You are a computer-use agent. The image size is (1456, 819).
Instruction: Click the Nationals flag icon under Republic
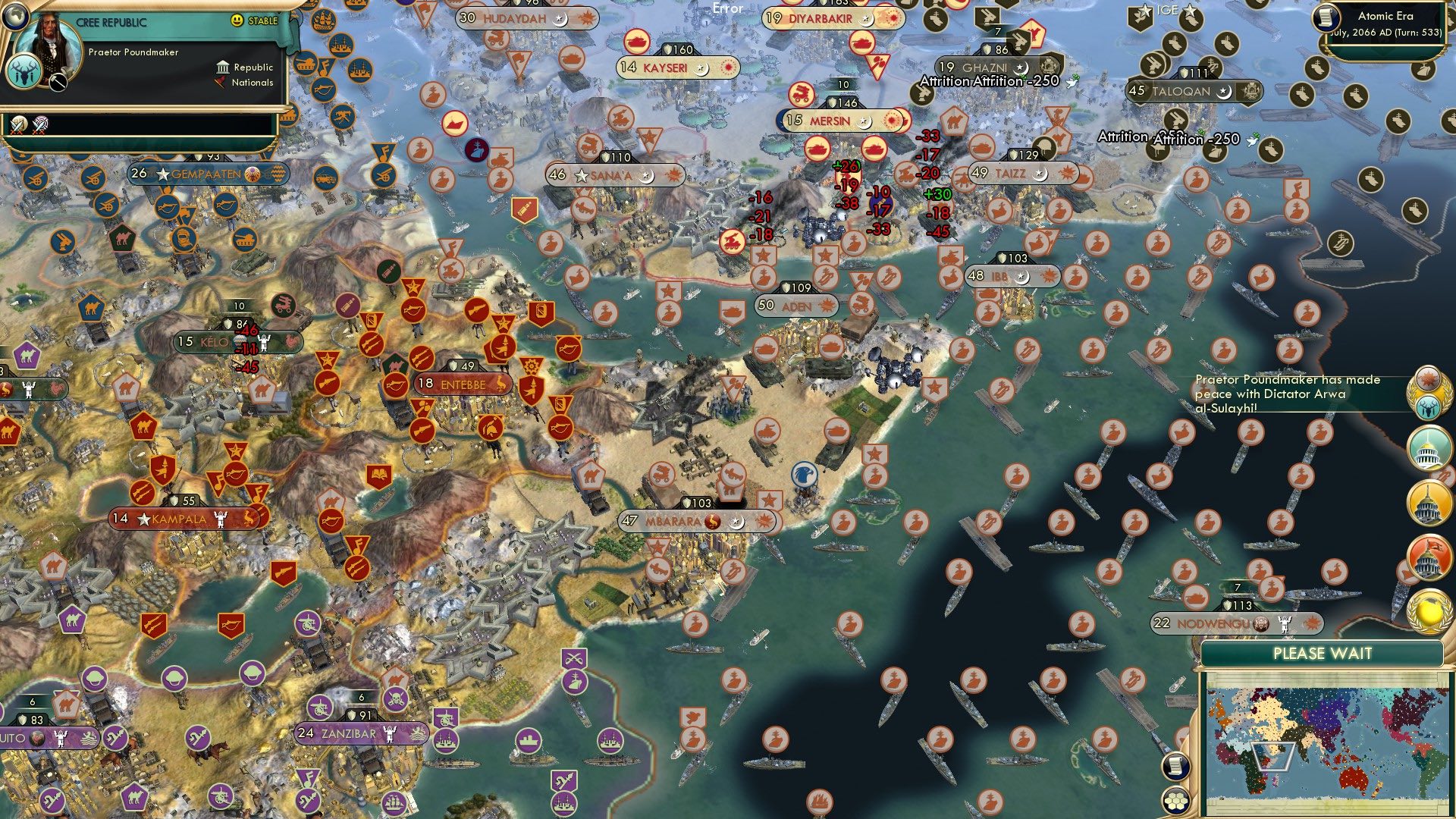point(219,83)
